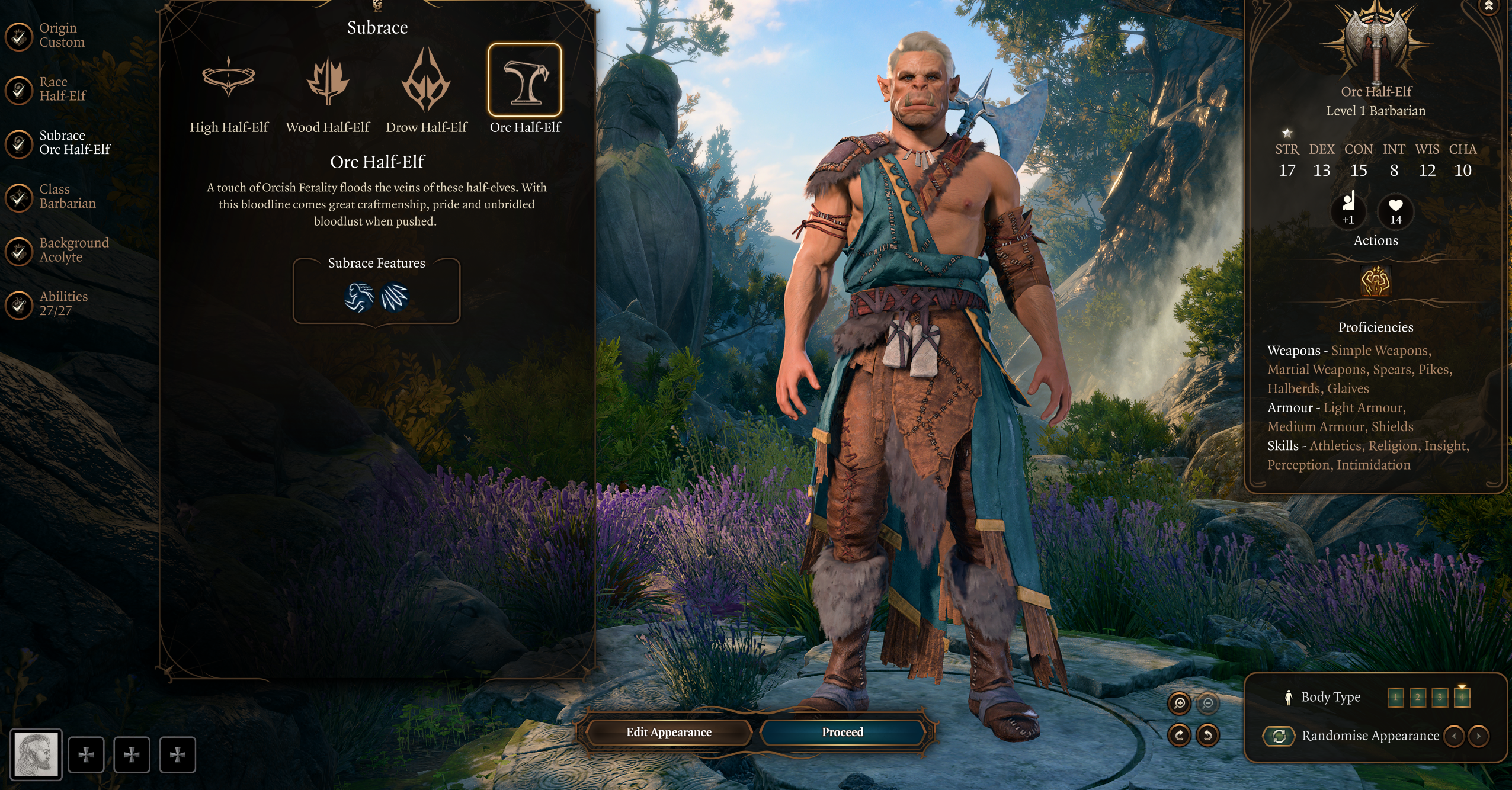Click the Edit Appearance button

pos(669,732)
